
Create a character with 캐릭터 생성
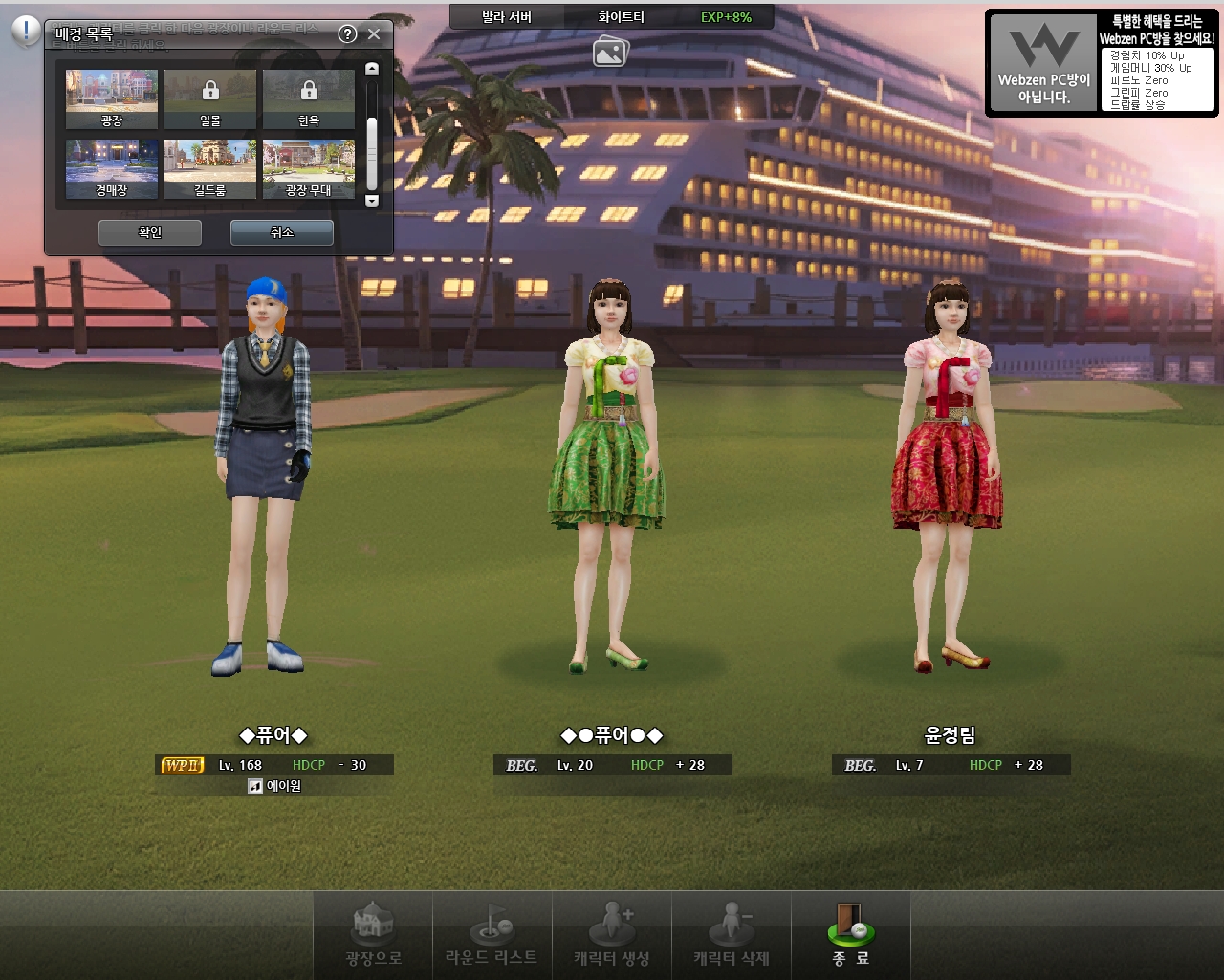point(612,935)
